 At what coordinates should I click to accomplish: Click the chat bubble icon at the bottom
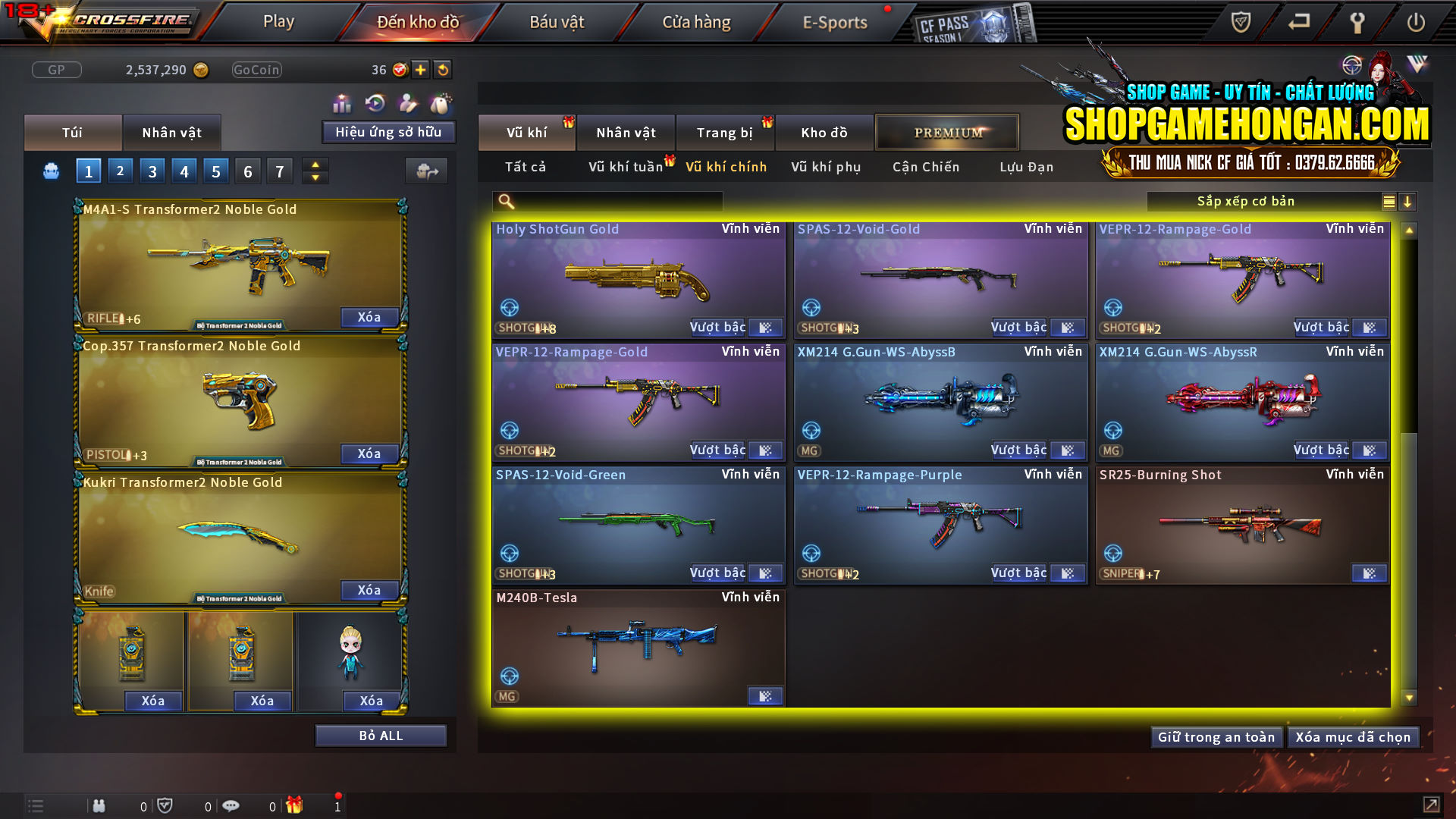coord(231,805)
